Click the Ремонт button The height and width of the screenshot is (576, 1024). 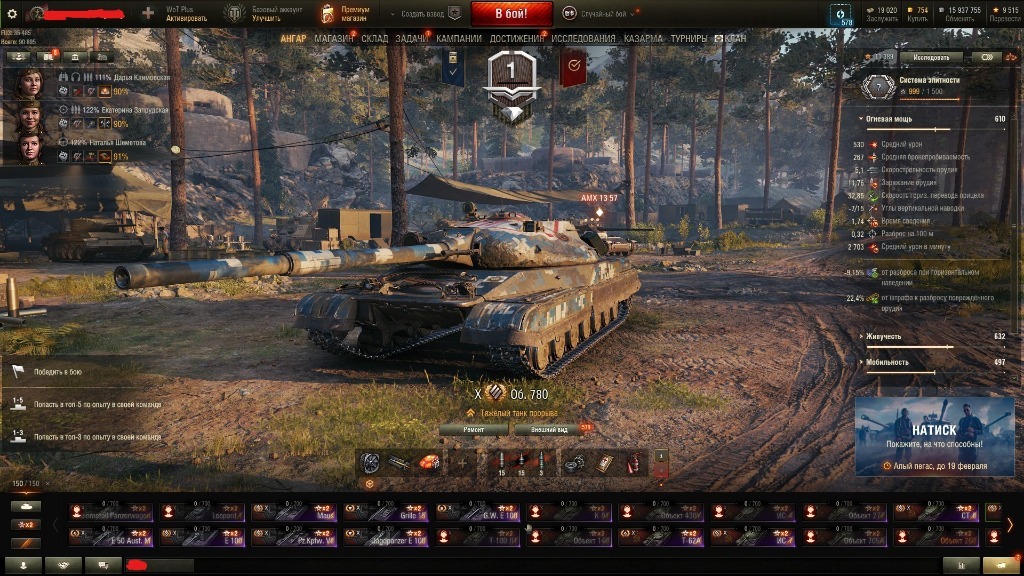pos(474,429)
